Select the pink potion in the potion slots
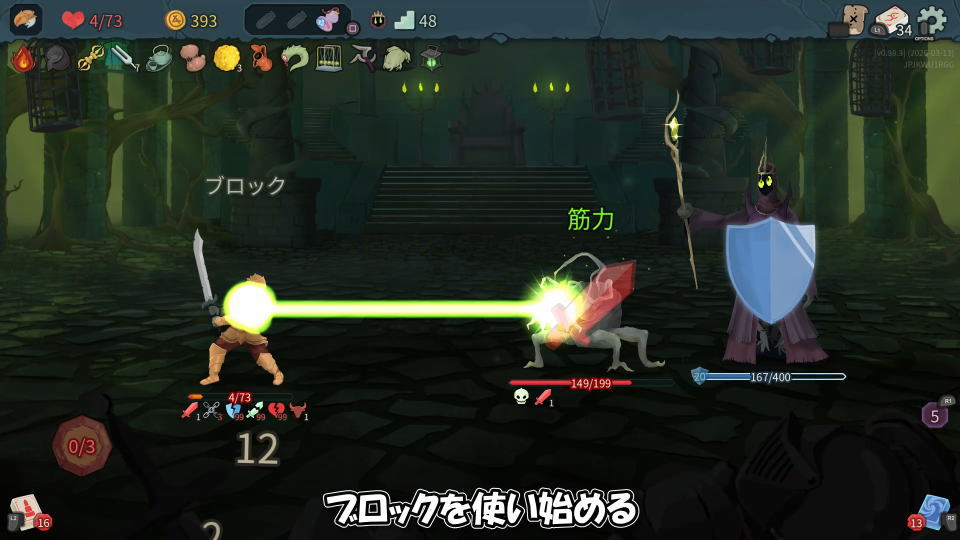Viewport: 960px width, 540px height. click(326, 19)
